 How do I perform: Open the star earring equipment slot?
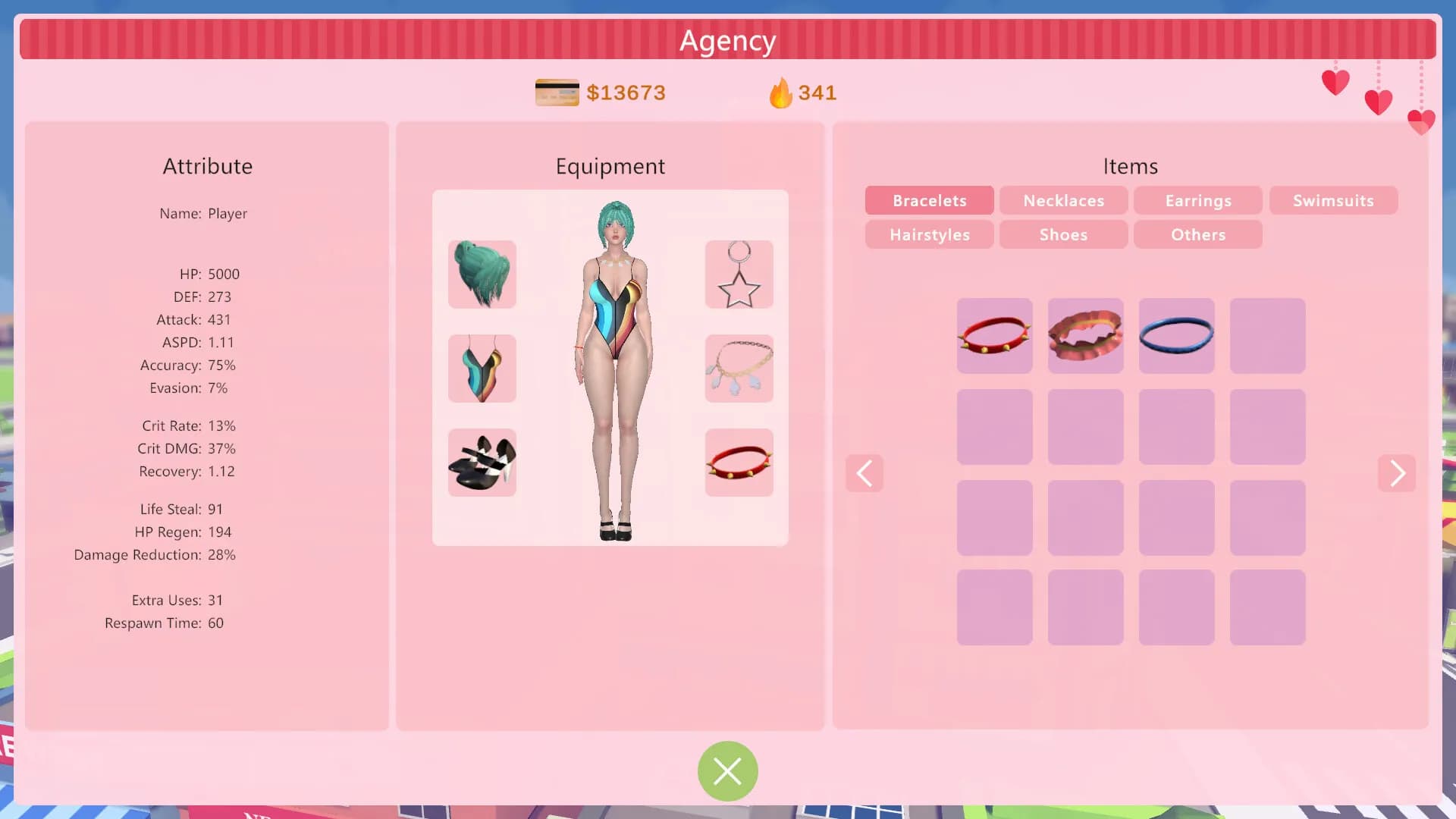tap(739, 275)
